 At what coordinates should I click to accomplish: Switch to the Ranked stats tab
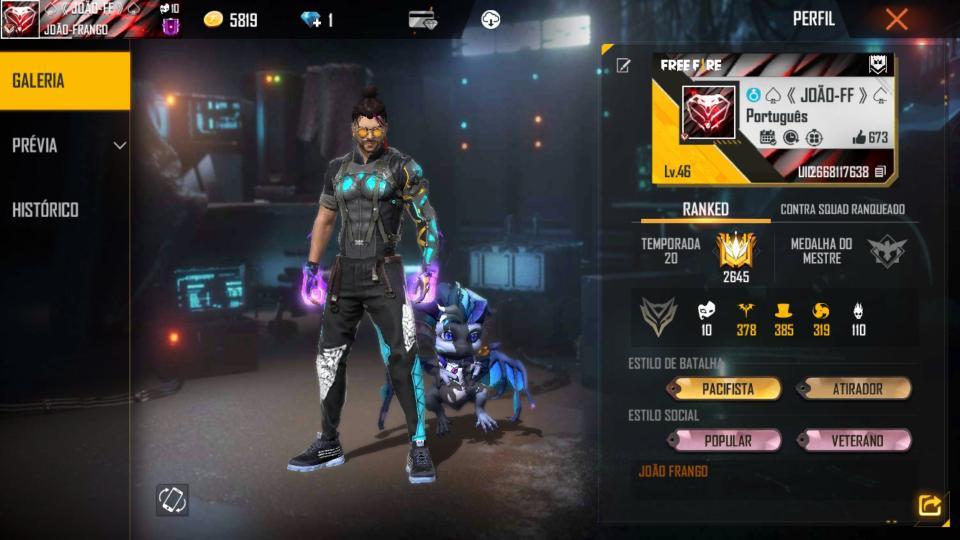click(x=705, y=209)
